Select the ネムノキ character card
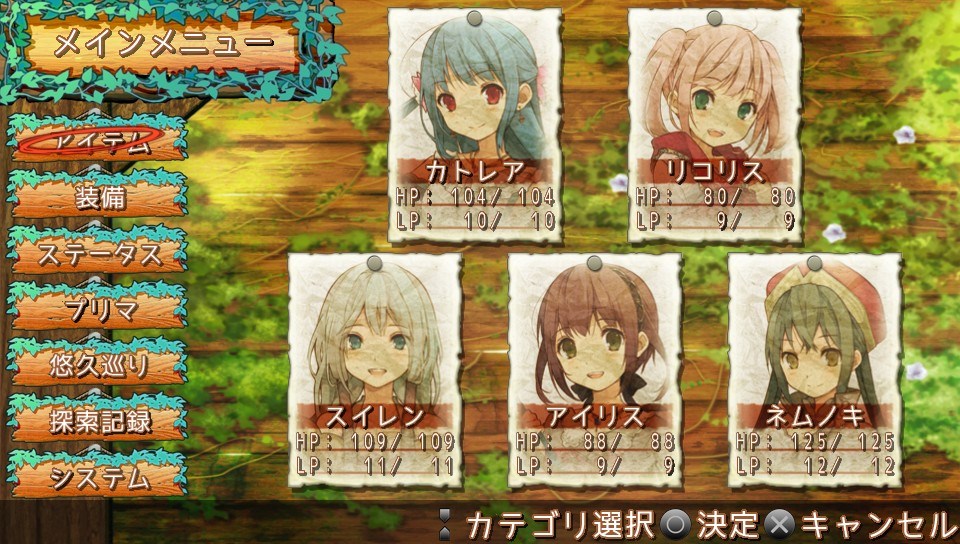The width and height of the screenshot is (960, 544). point(815,370)
